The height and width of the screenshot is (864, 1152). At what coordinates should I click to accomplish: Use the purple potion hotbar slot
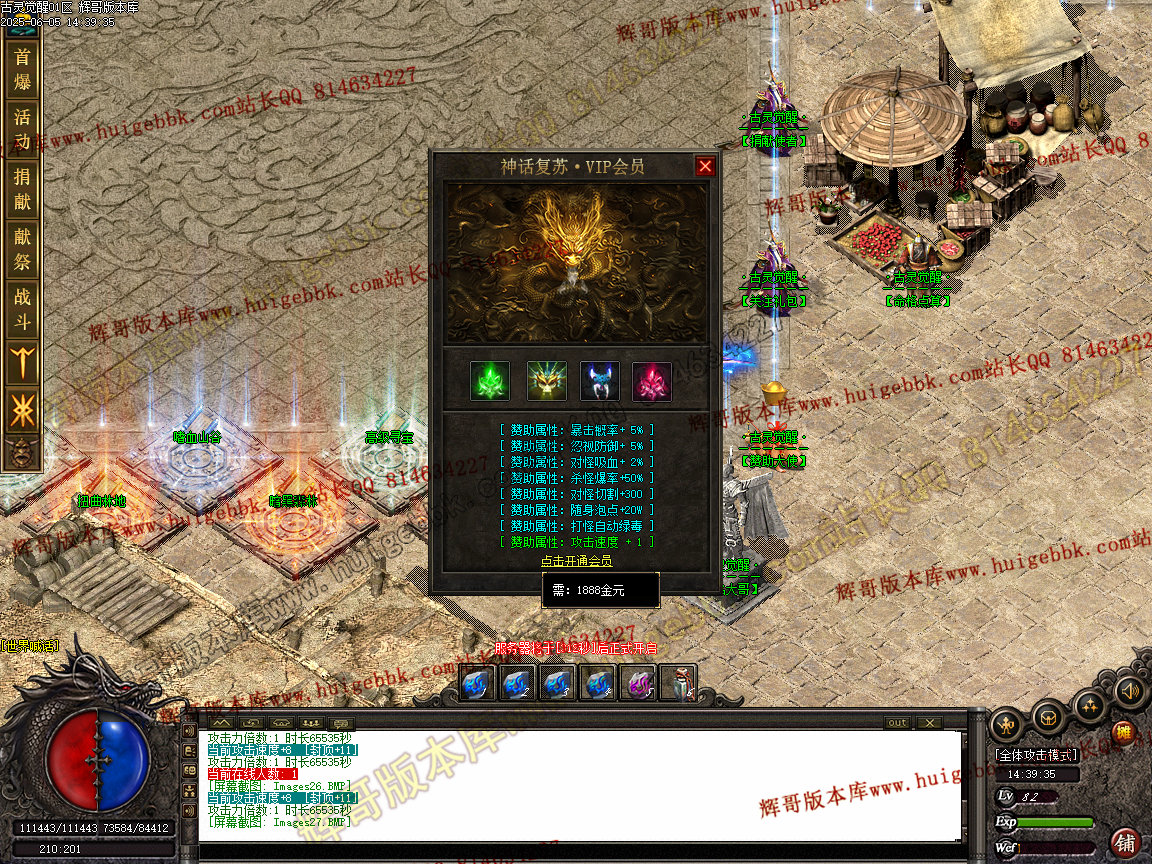[x=637, y=684]
